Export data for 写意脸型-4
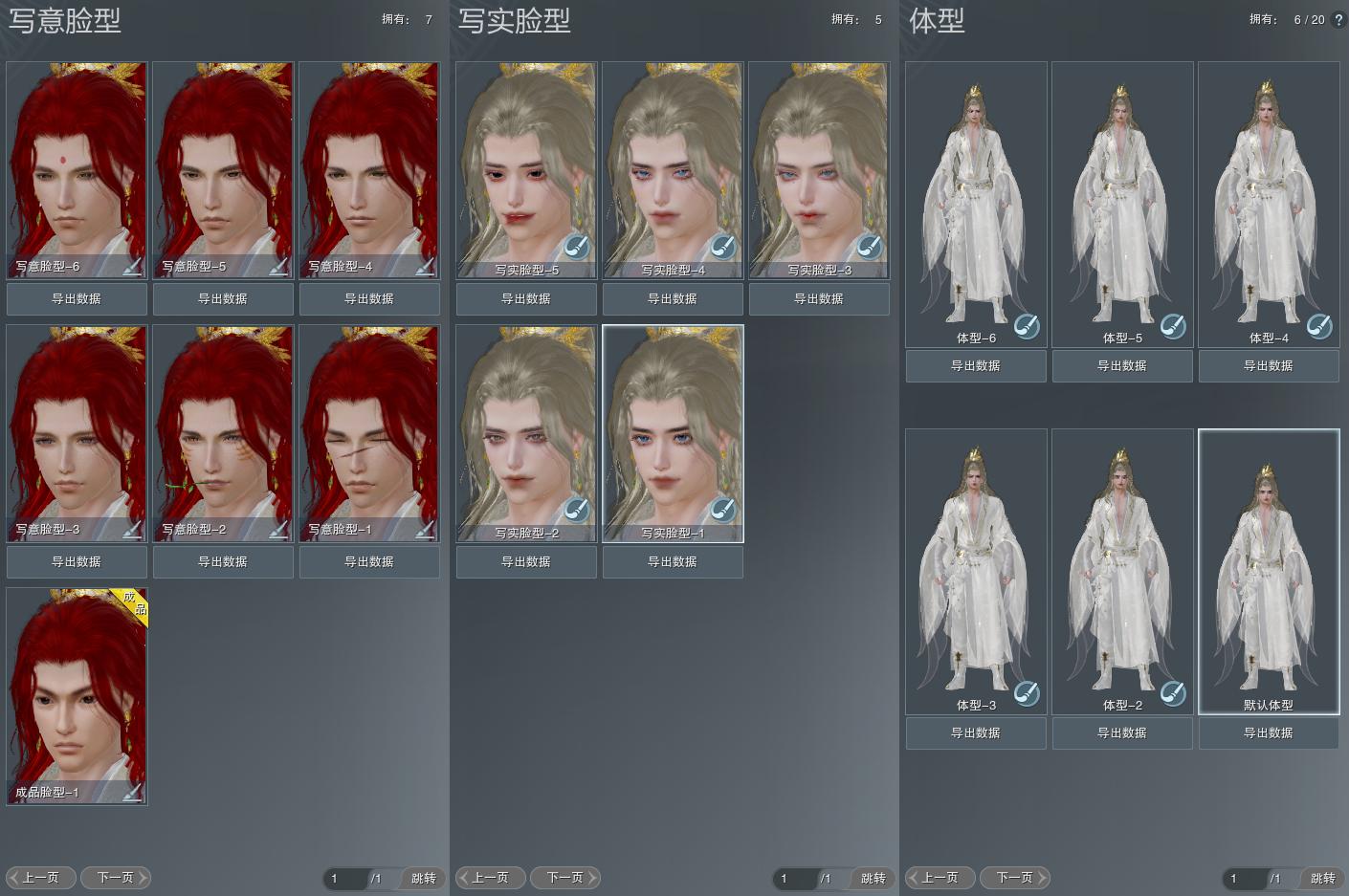This screenshot has height=896, width=1349. coord(369,299)
